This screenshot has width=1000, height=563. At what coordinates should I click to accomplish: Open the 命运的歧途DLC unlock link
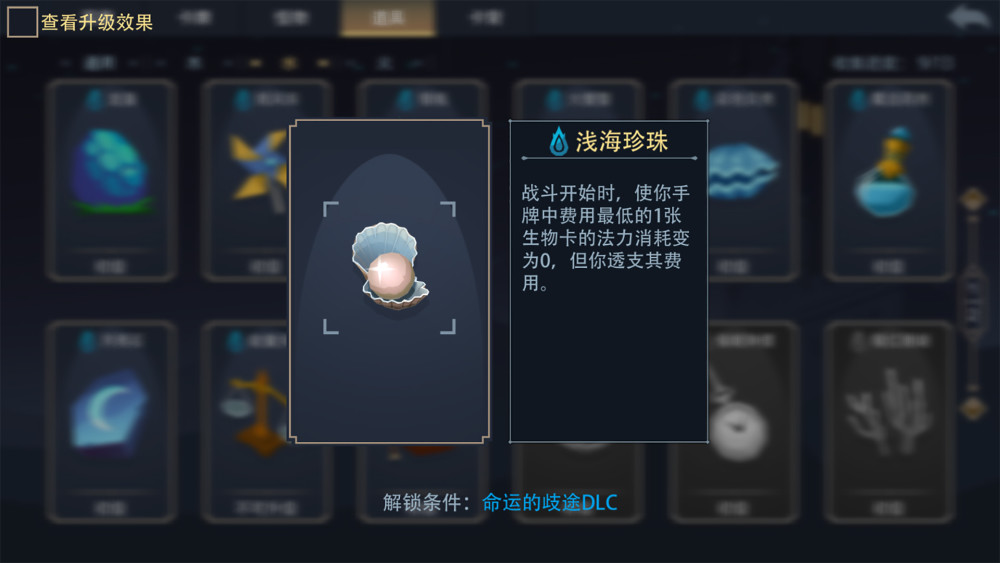[549, 502]
